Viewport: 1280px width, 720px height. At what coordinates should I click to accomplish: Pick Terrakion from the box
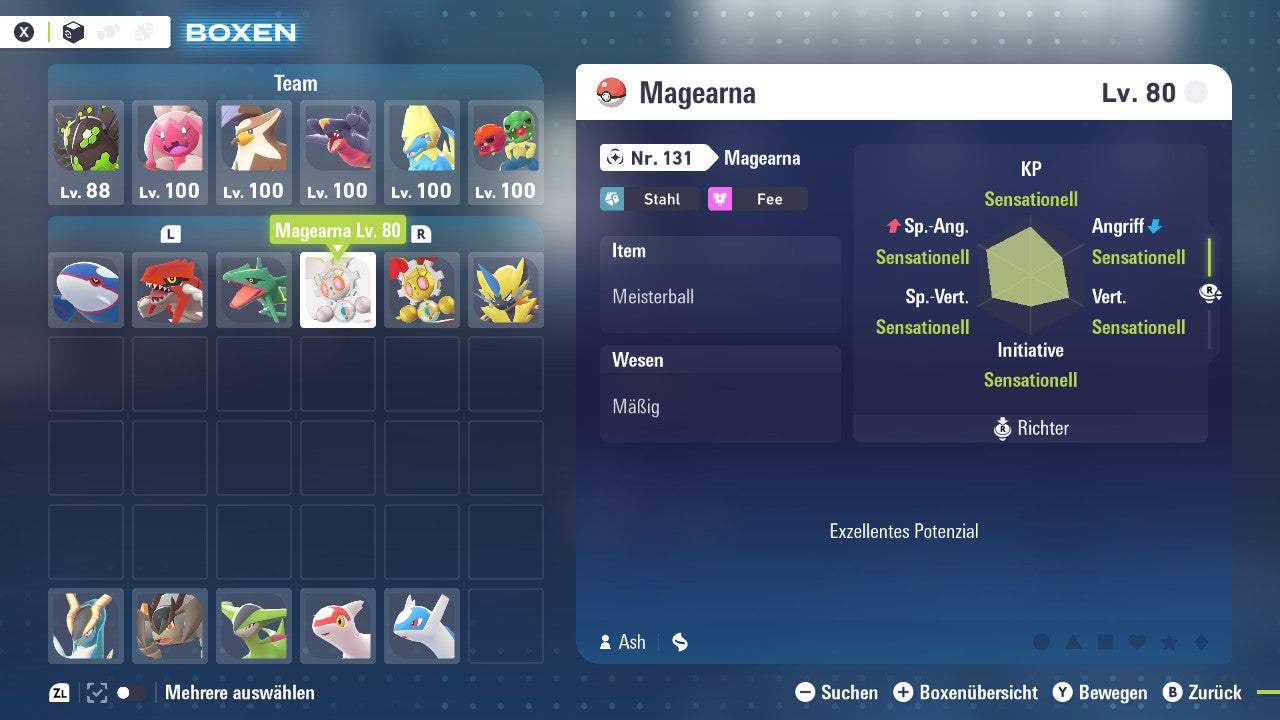tap(170, 626)
